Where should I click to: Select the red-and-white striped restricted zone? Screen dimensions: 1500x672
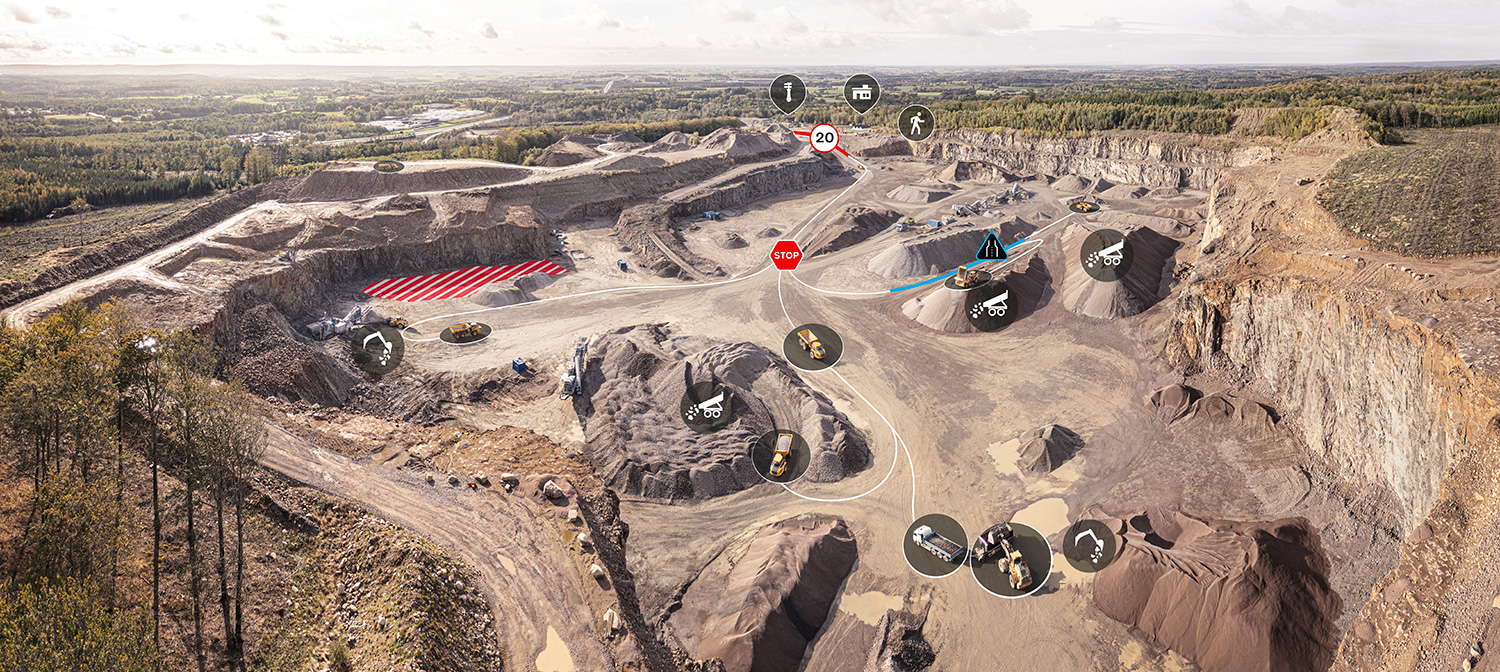[463, 281]
